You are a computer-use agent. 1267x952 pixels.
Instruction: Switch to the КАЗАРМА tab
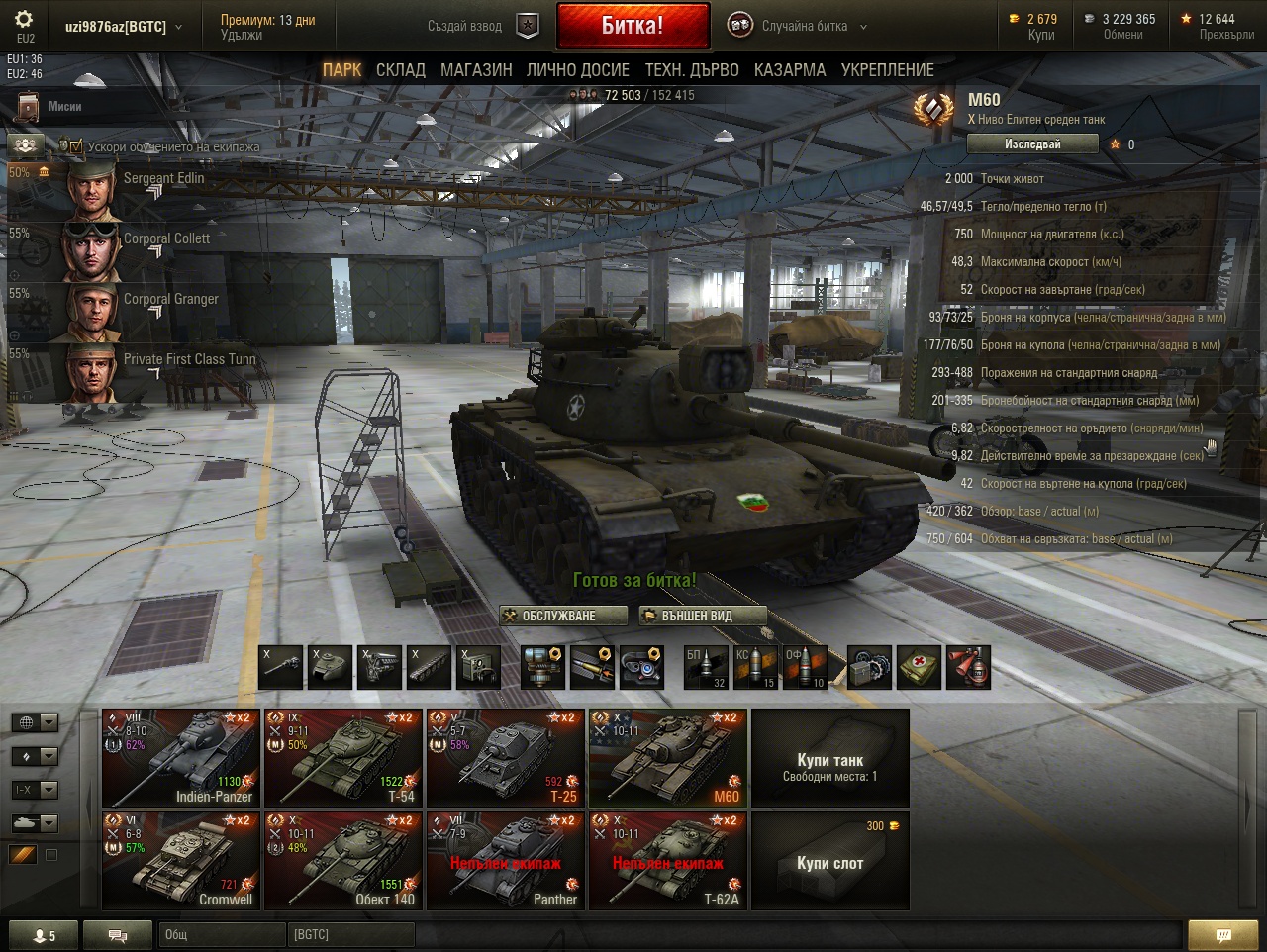tap(789, 70)
